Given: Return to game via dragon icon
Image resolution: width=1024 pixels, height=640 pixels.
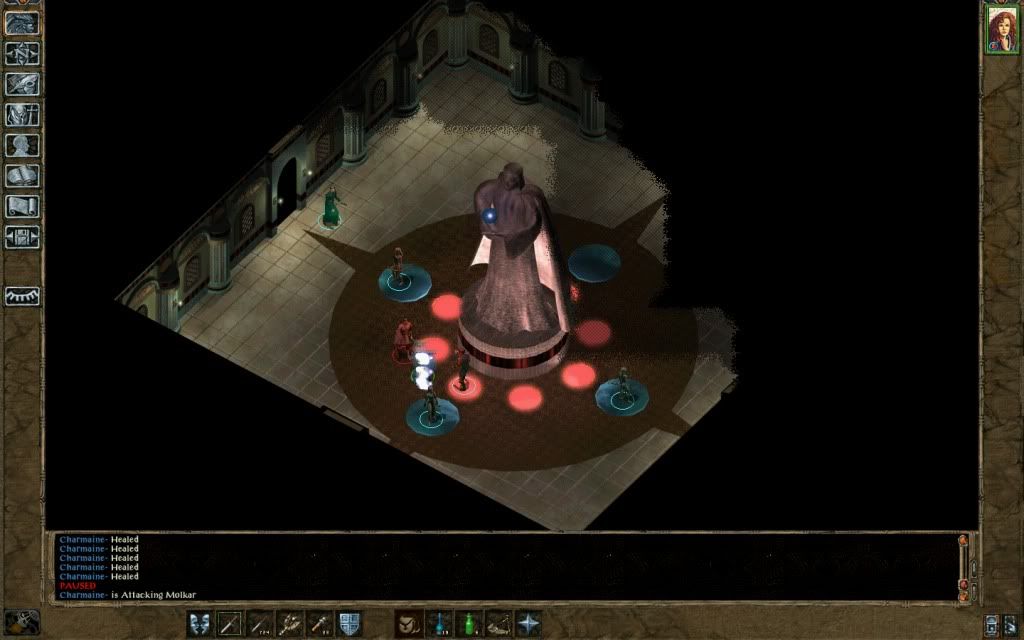Looking at the screenshot, I should [x=22, y=22].
